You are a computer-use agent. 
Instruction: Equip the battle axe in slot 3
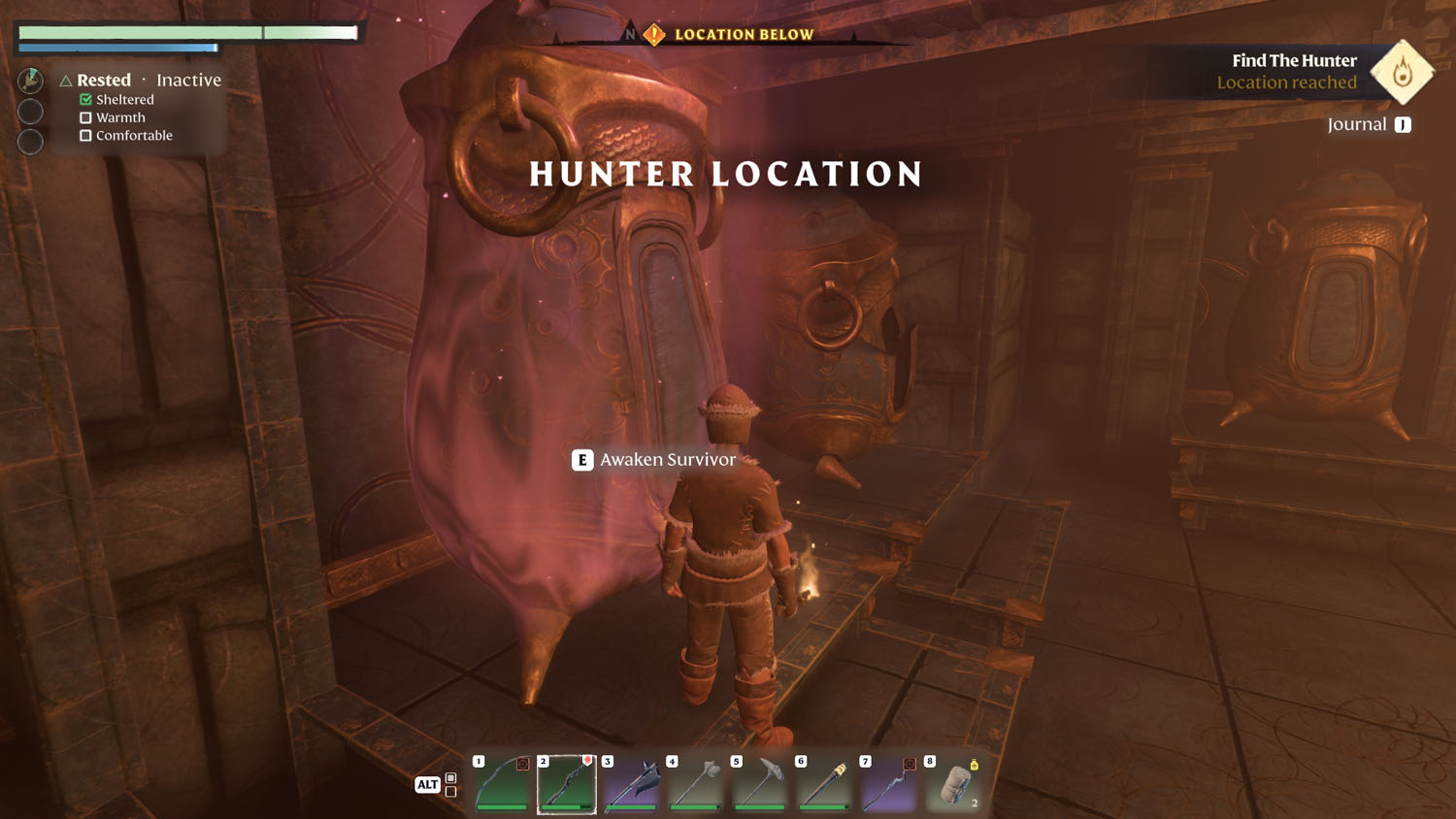tap(631, 784)
